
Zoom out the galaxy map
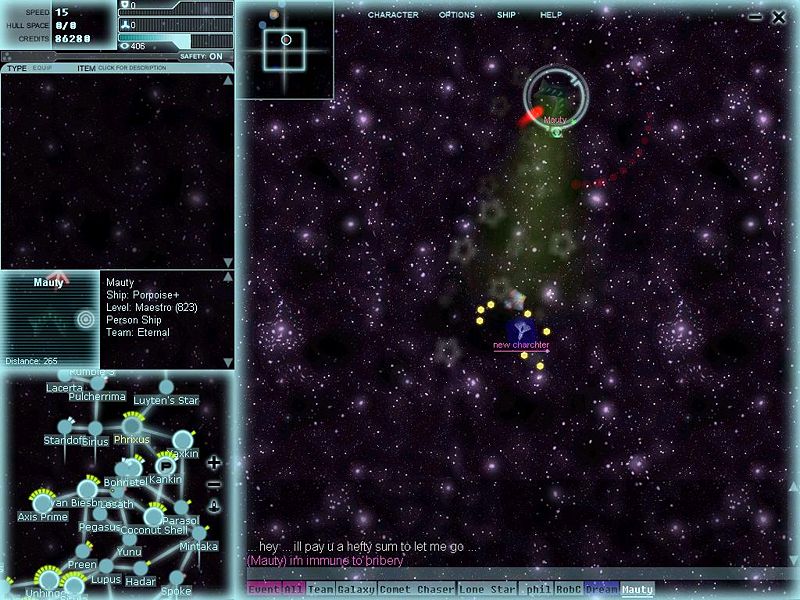(213, 485)
